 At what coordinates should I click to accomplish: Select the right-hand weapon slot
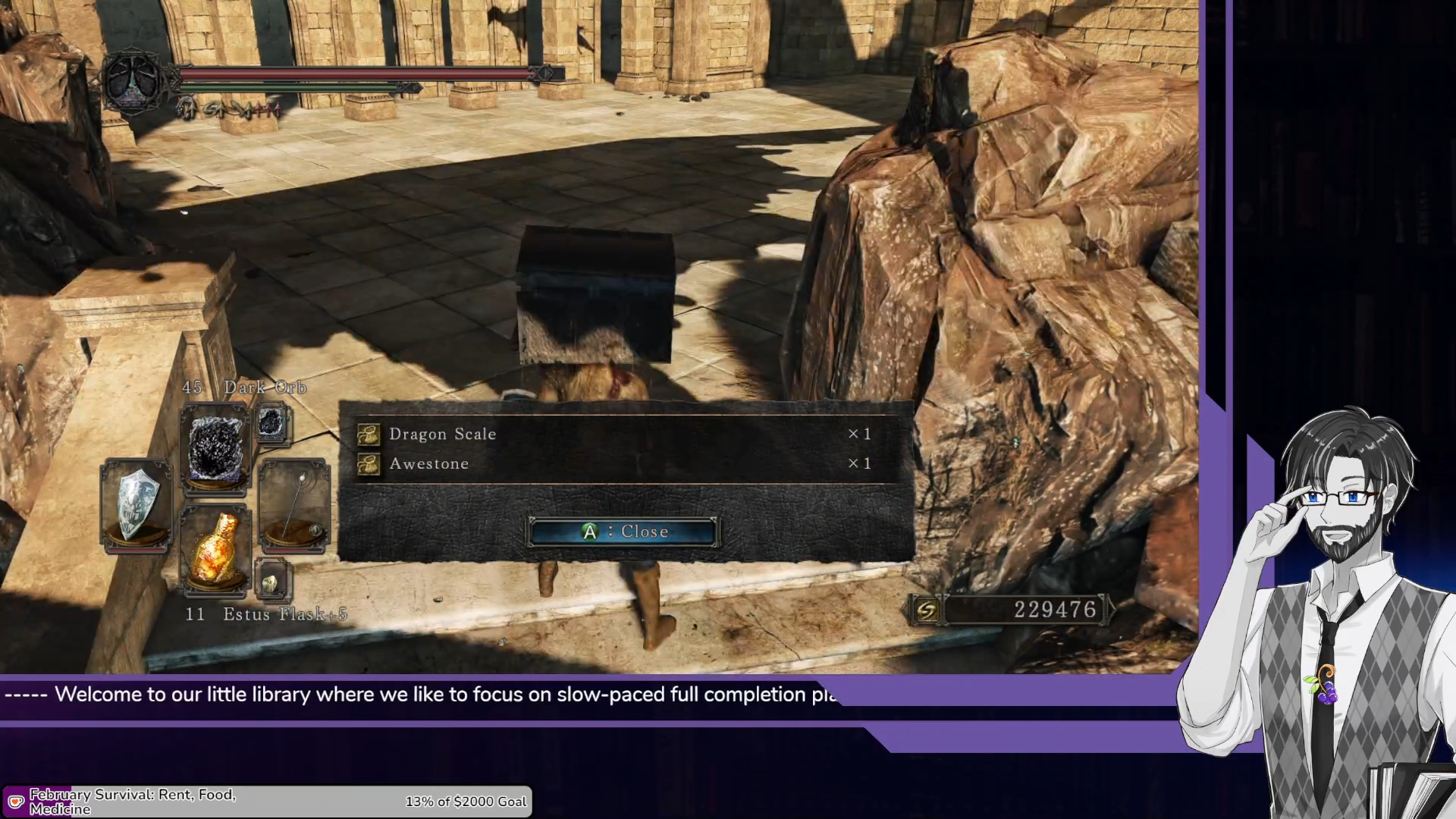pyautogui.click(x=294, y=504)
